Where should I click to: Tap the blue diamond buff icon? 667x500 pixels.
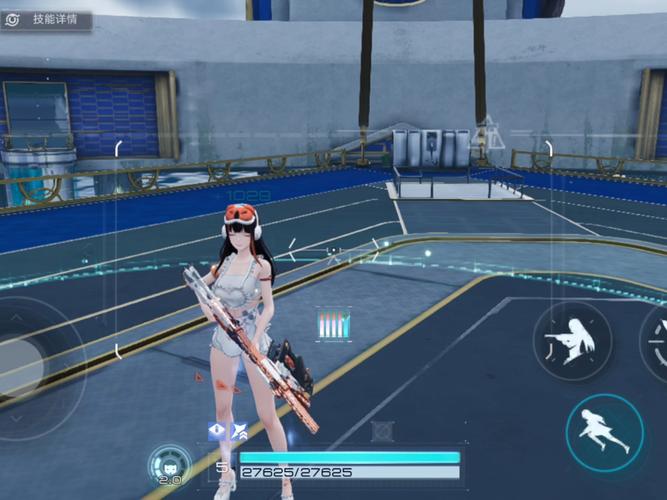pos(216,431)
